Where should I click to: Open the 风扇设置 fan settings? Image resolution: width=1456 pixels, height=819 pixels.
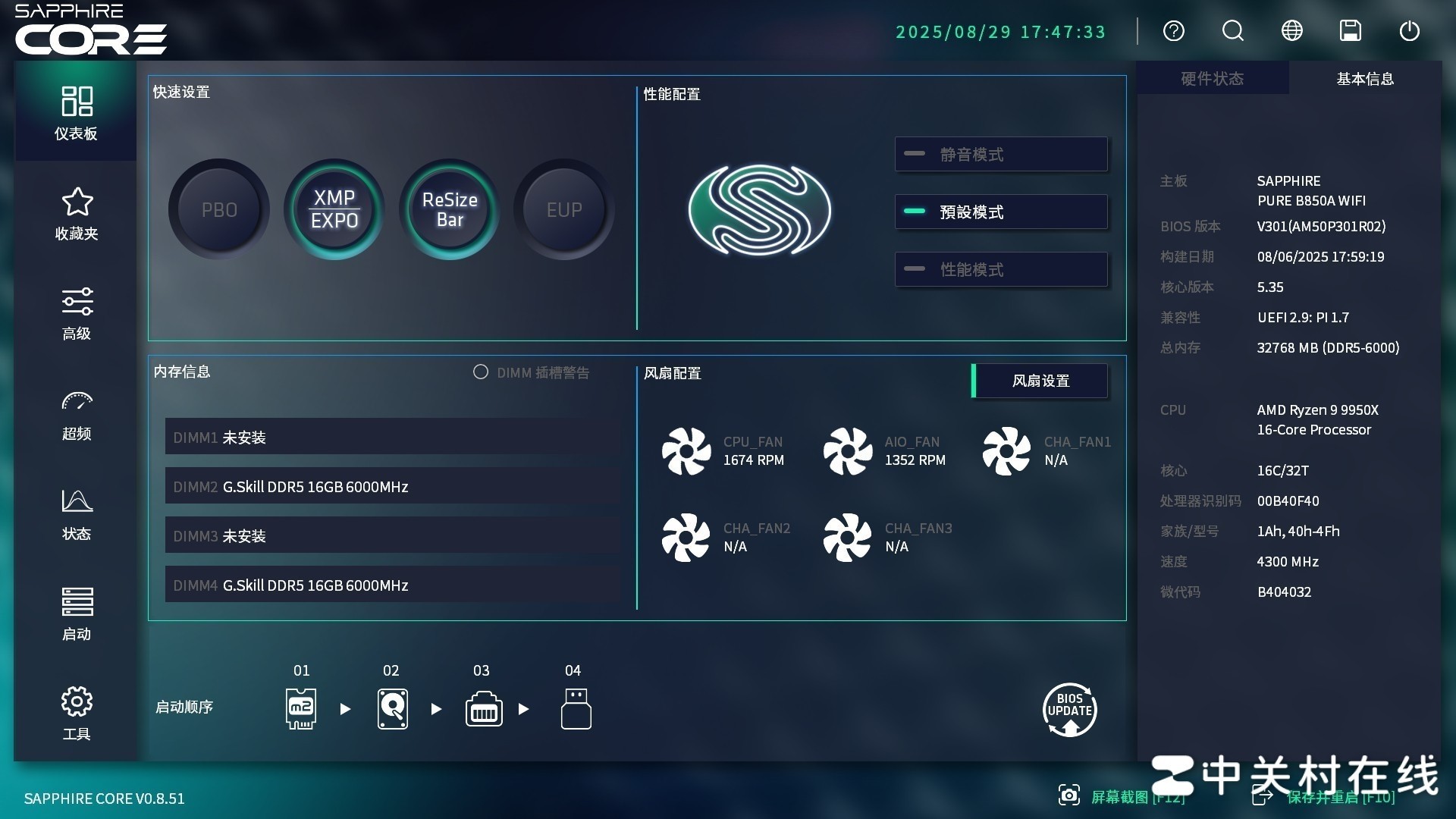[1040, 381]
